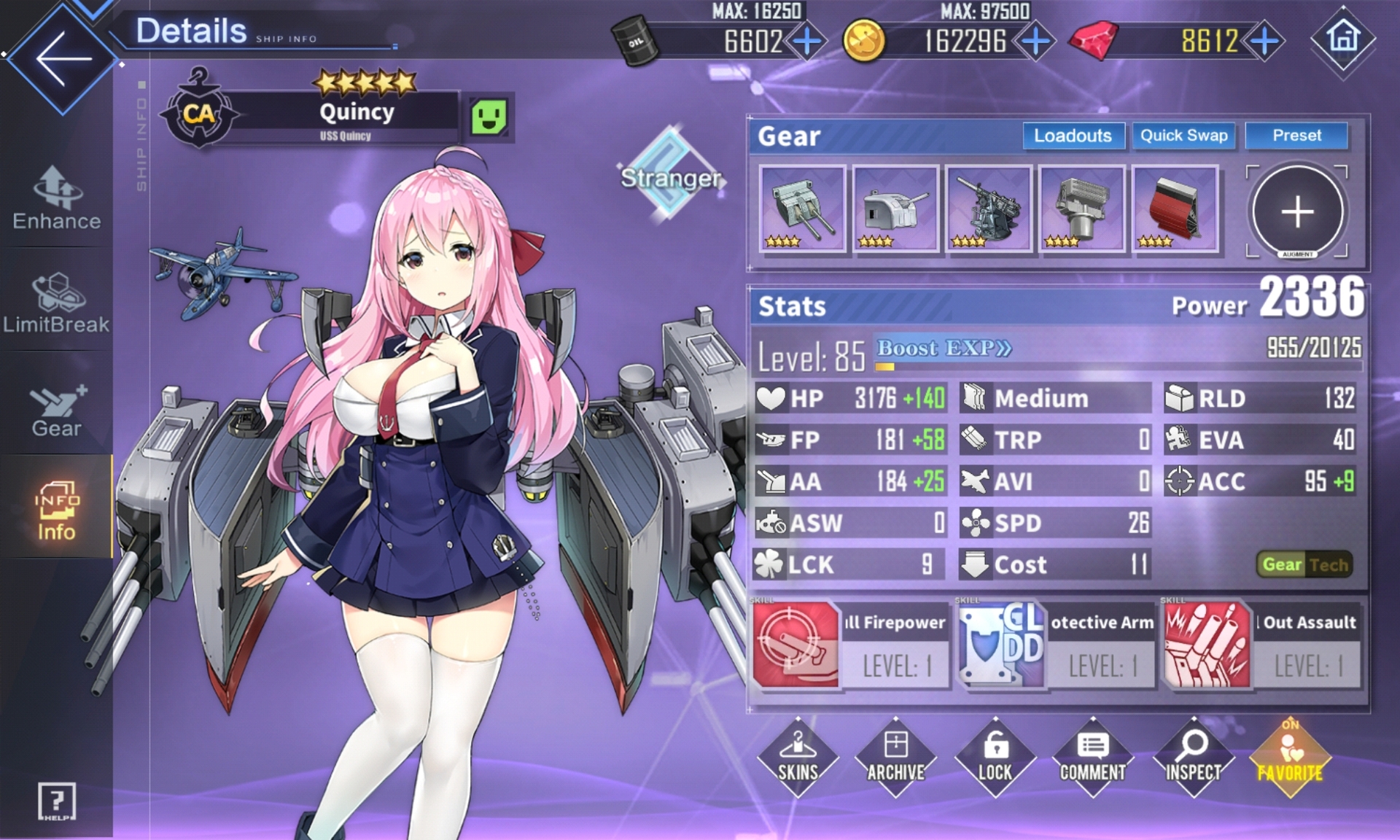Screen dimensions: 1400x840
Task: Open the Help button
Action: (x=57, y=802)
